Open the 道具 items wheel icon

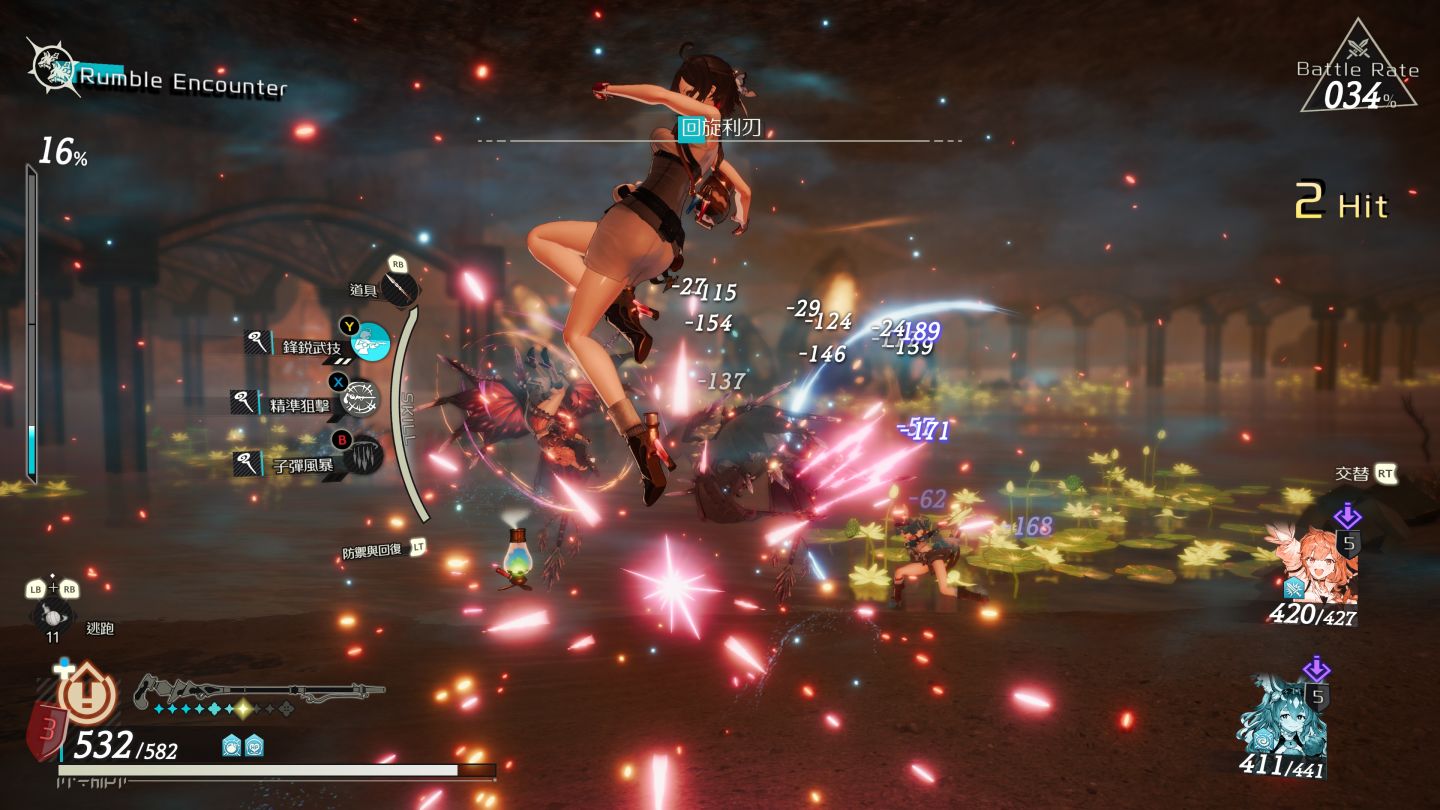(400, 289)
